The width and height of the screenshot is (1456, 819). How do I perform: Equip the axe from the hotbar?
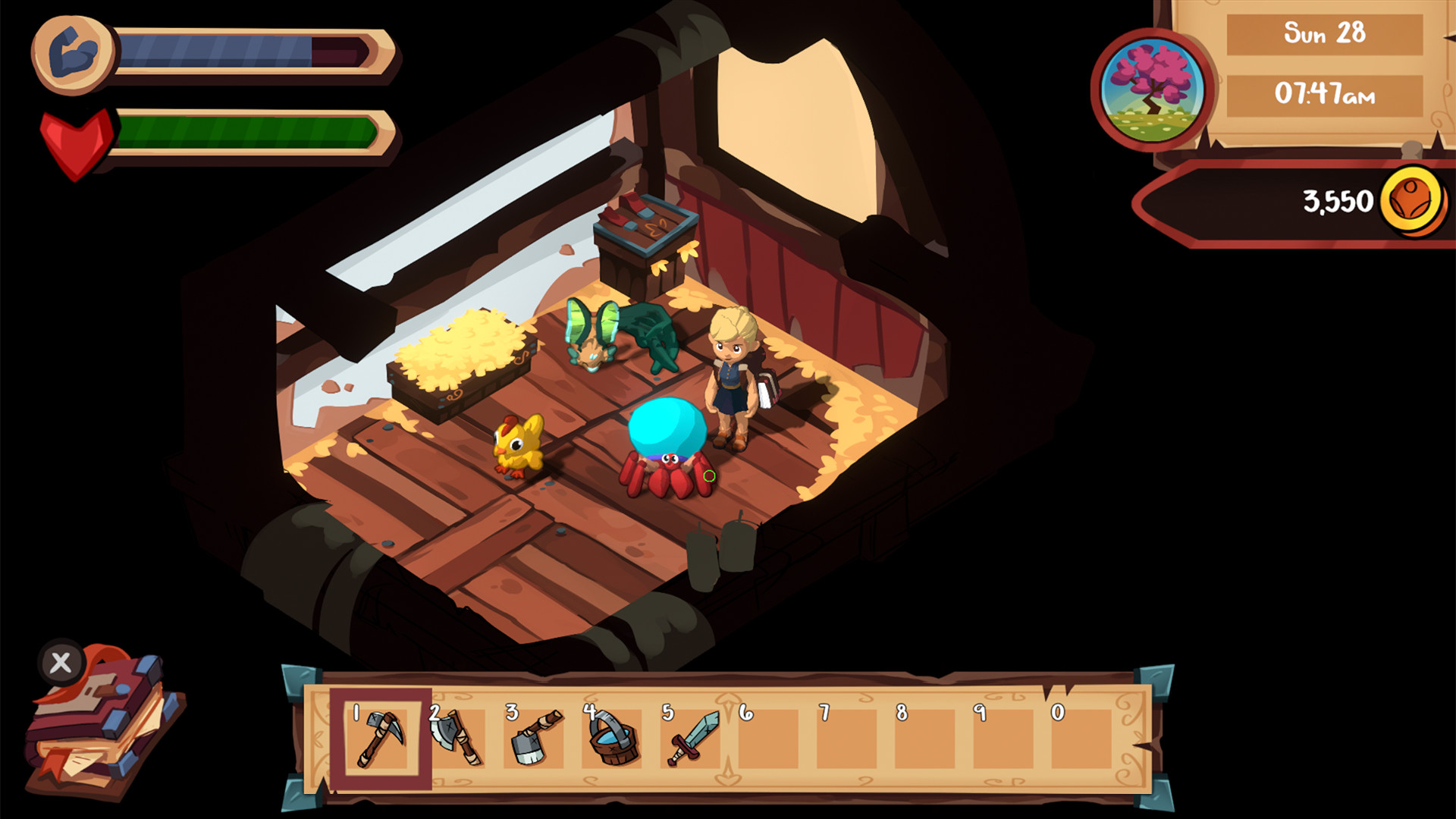[x=457, y=738]
